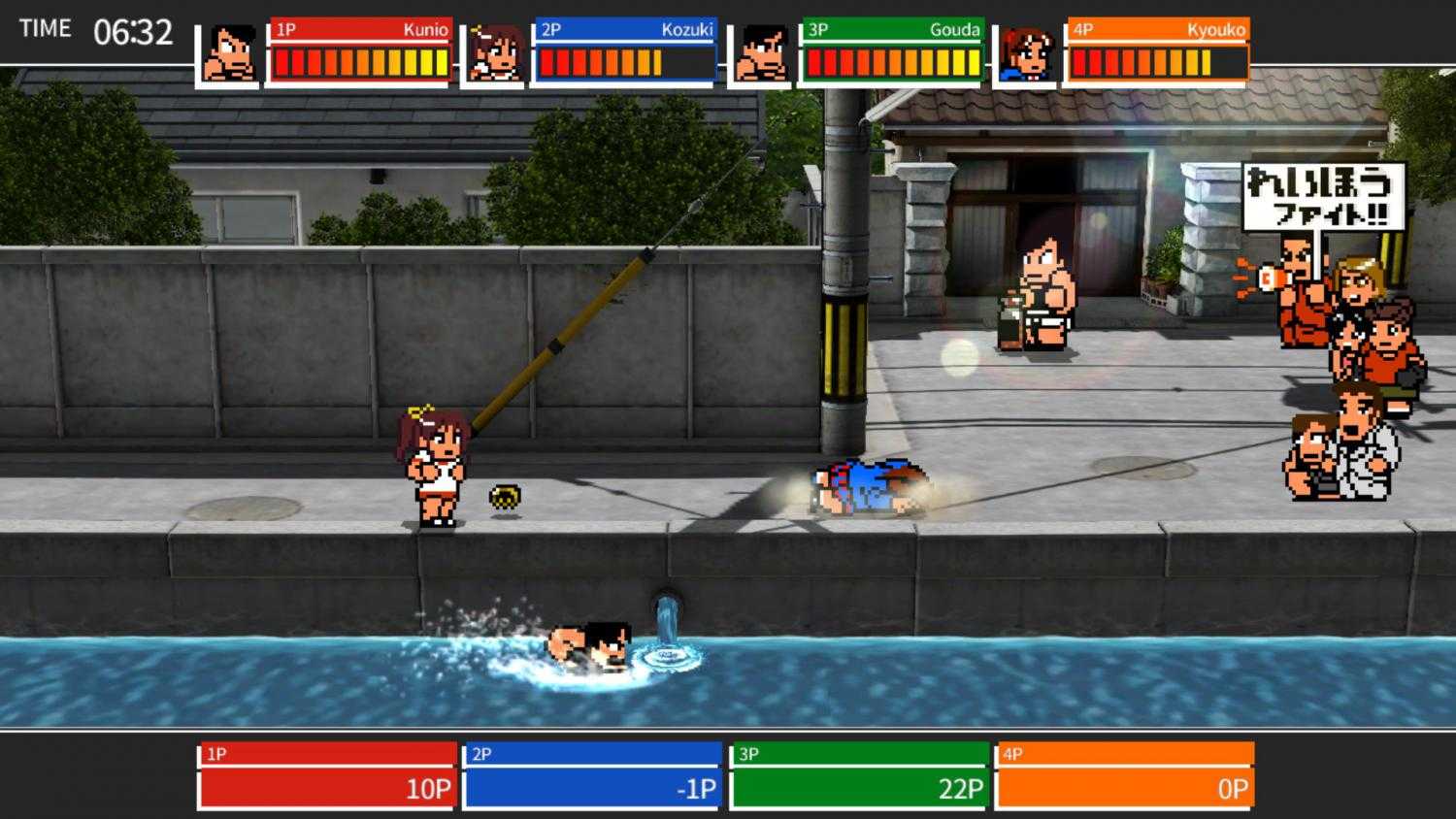Image resolution: width=1456 pixels, height=819 pixels.
Task: Click the fallen fighter lying on the pavement
Action: (x=869, y=485)
